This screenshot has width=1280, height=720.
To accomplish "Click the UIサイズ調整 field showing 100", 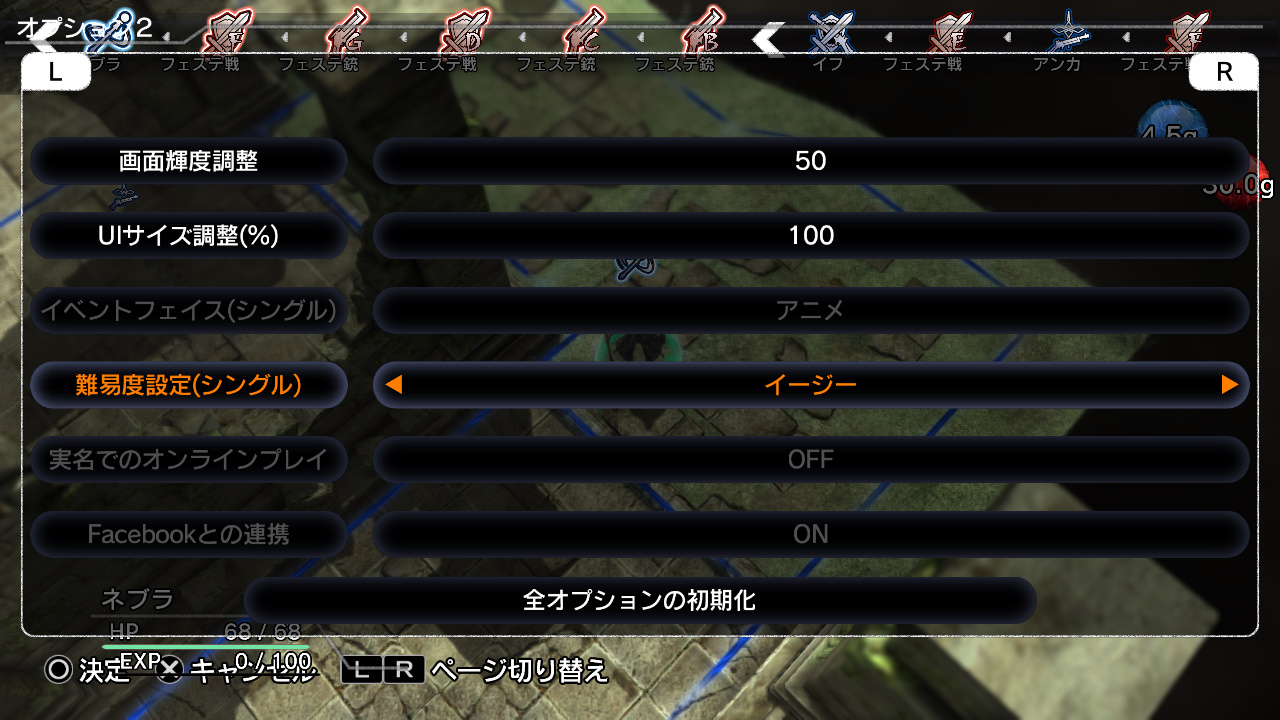I will coord(810,236).
